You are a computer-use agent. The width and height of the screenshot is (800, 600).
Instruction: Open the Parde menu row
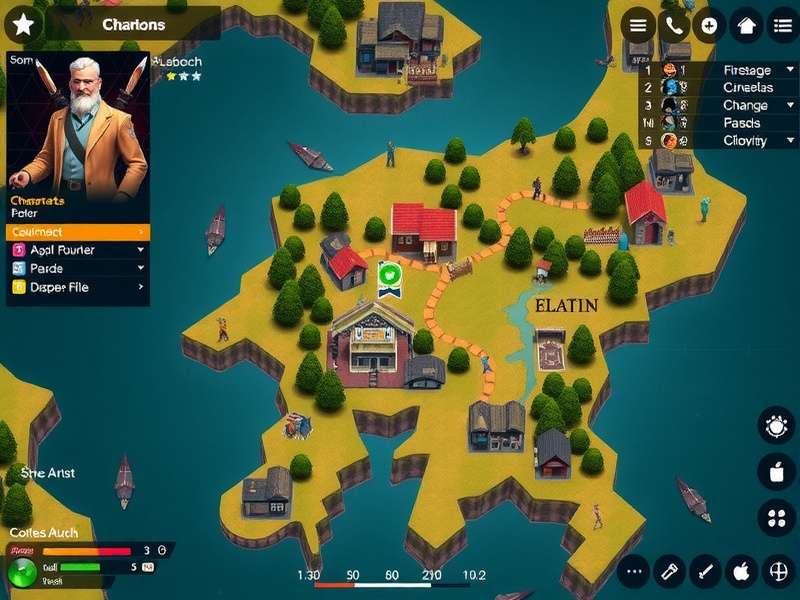[78, 268]
